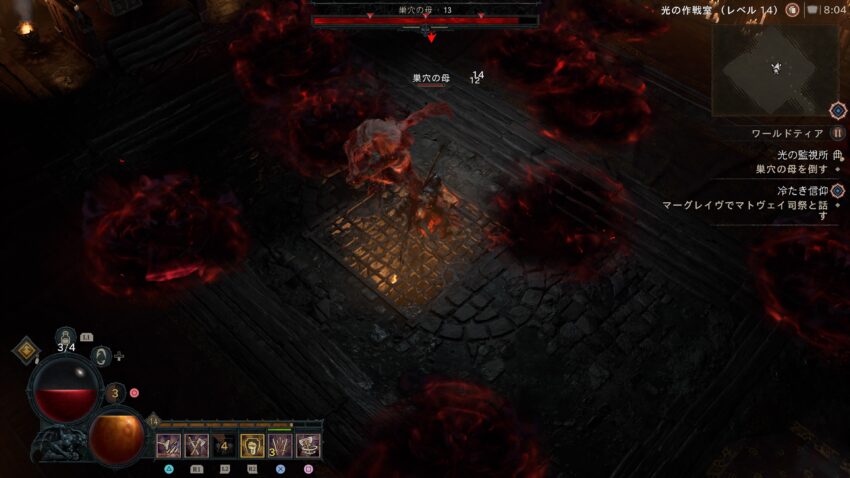
Task: Select the 光の監視所 dungeon objective
Action: point(795,155)
